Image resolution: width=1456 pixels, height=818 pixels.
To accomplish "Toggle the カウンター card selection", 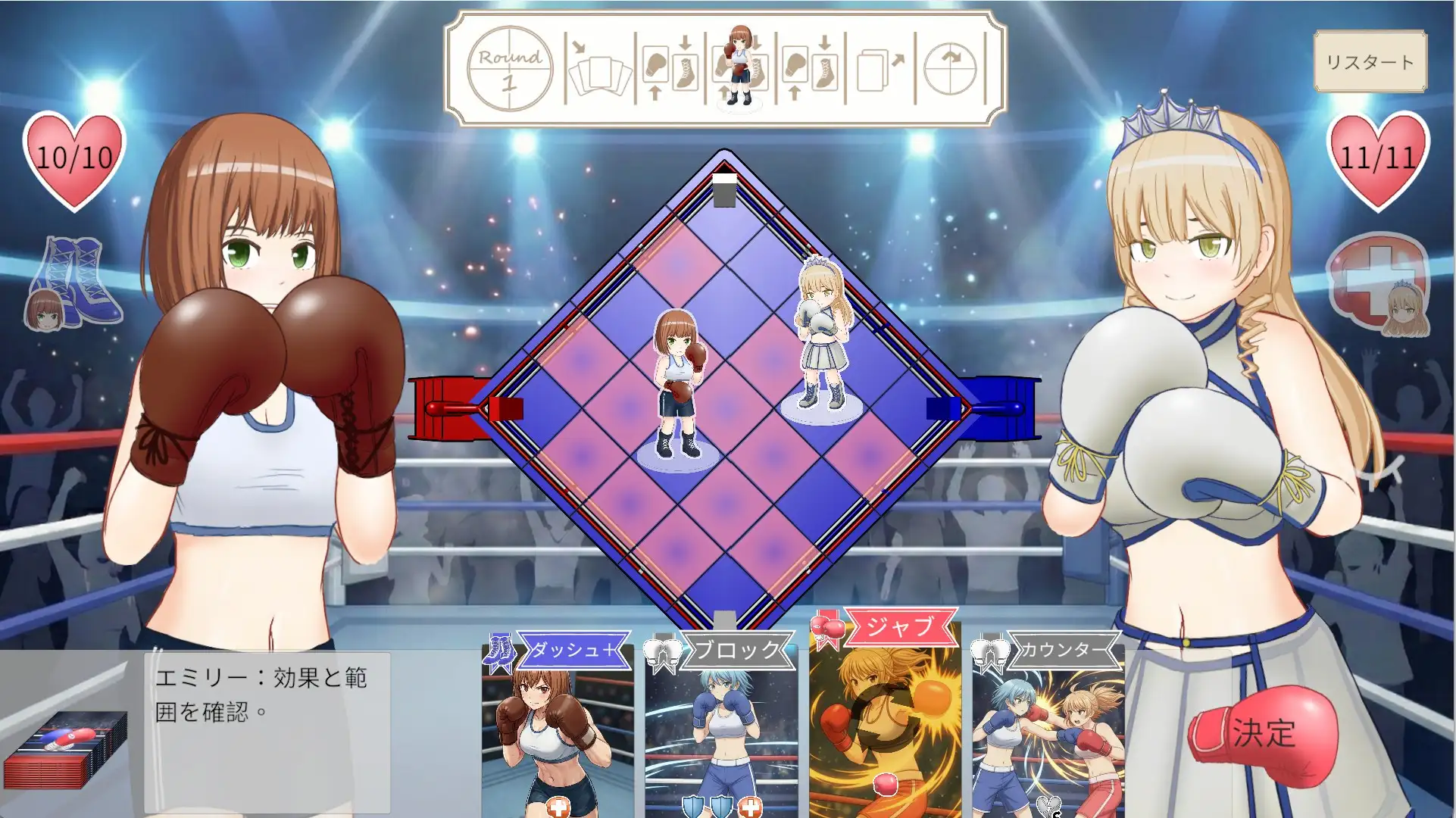I will 1049,727.
